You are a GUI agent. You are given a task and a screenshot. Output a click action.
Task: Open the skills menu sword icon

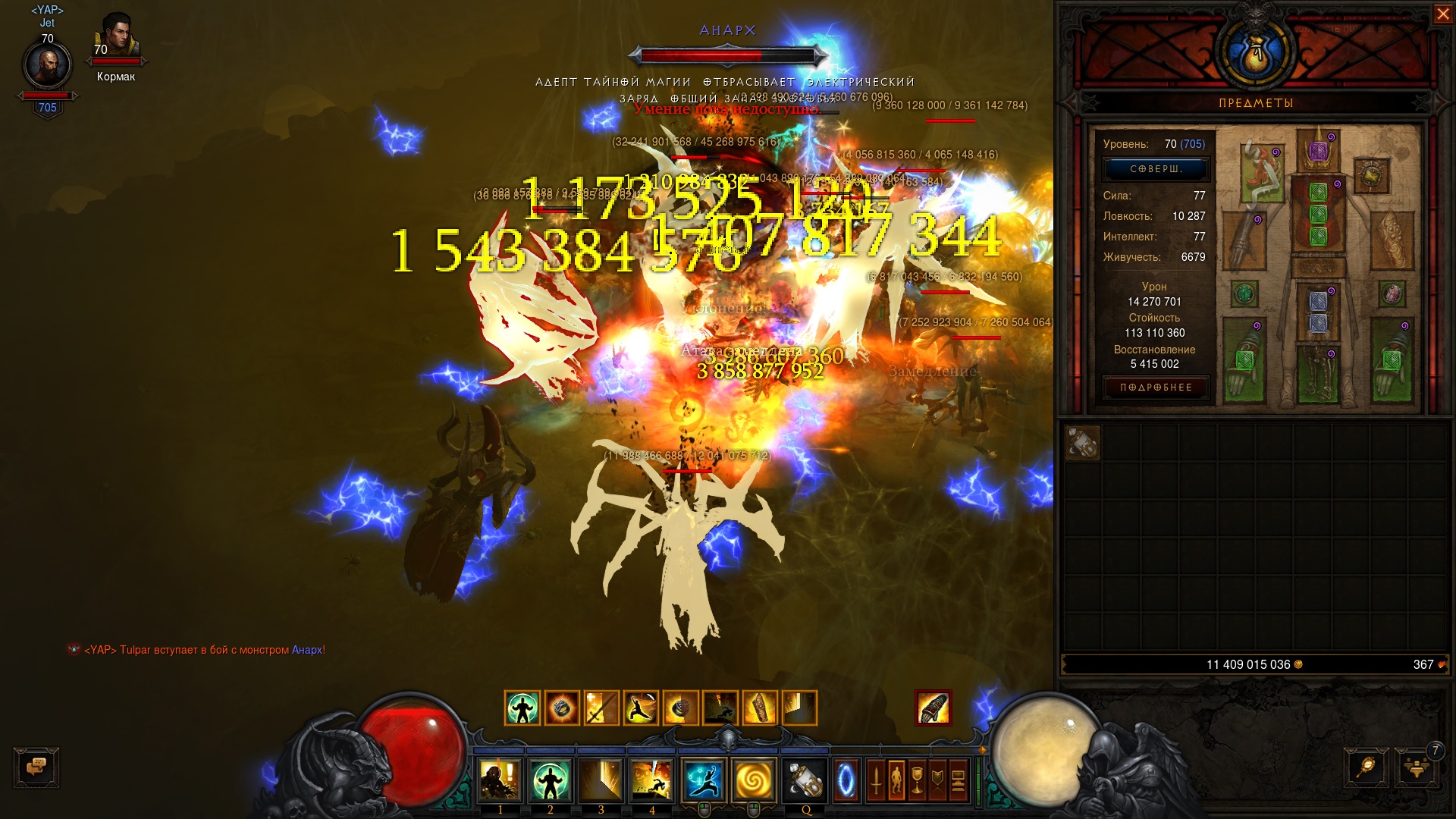point(876,781)
